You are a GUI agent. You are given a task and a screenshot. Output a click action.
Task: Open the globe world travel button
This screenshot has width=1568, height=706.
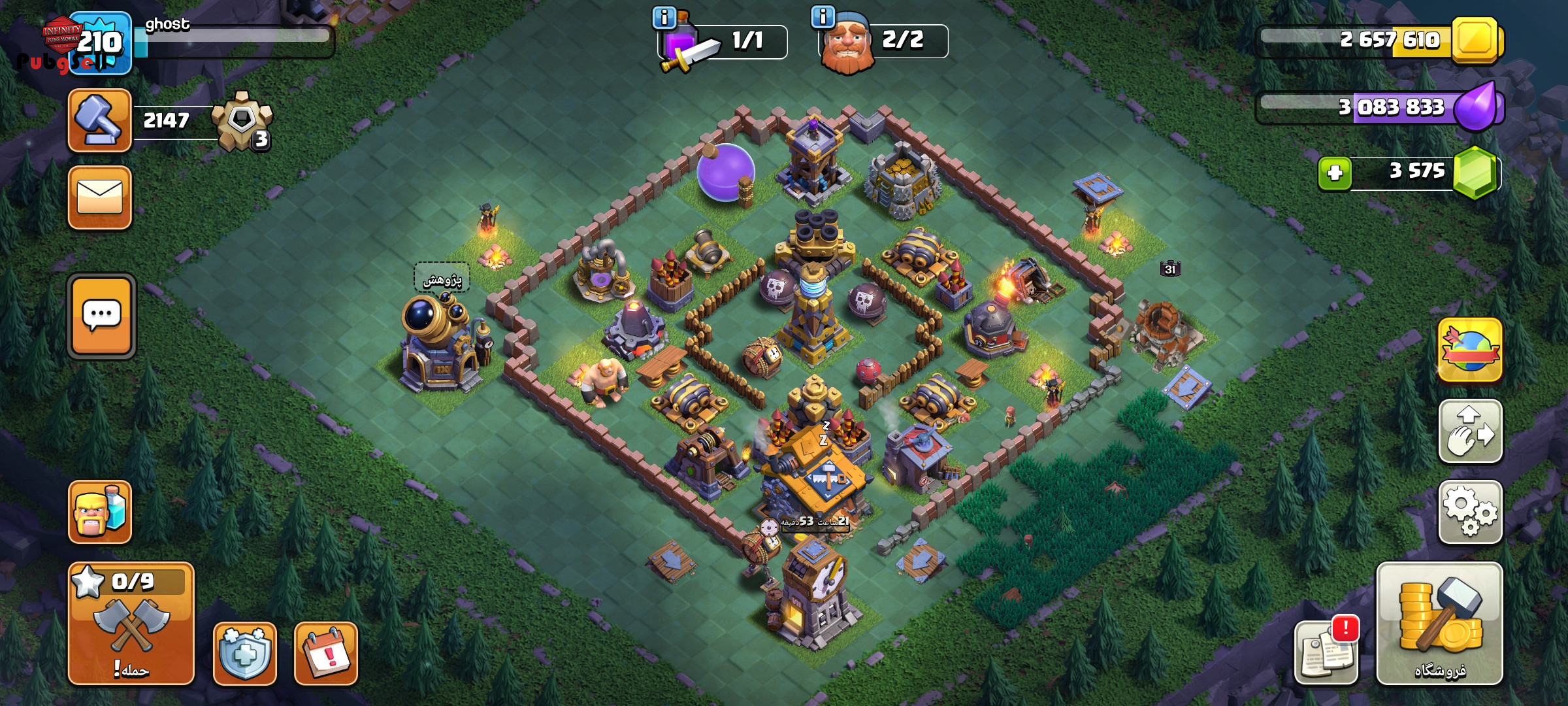click(x=1470, y=350)
